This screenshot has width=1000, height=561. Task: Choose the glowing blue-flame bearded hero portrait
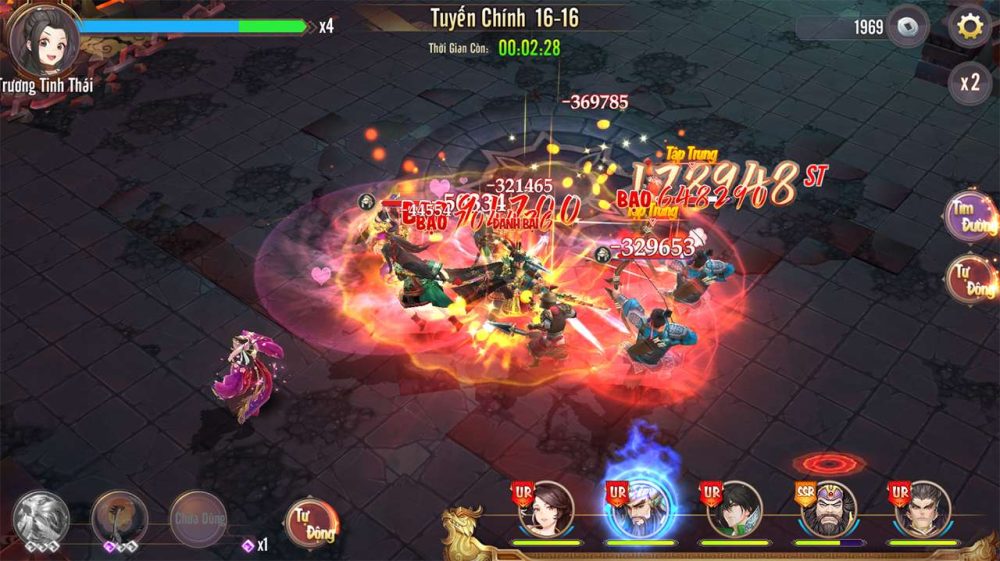[639, 509]
